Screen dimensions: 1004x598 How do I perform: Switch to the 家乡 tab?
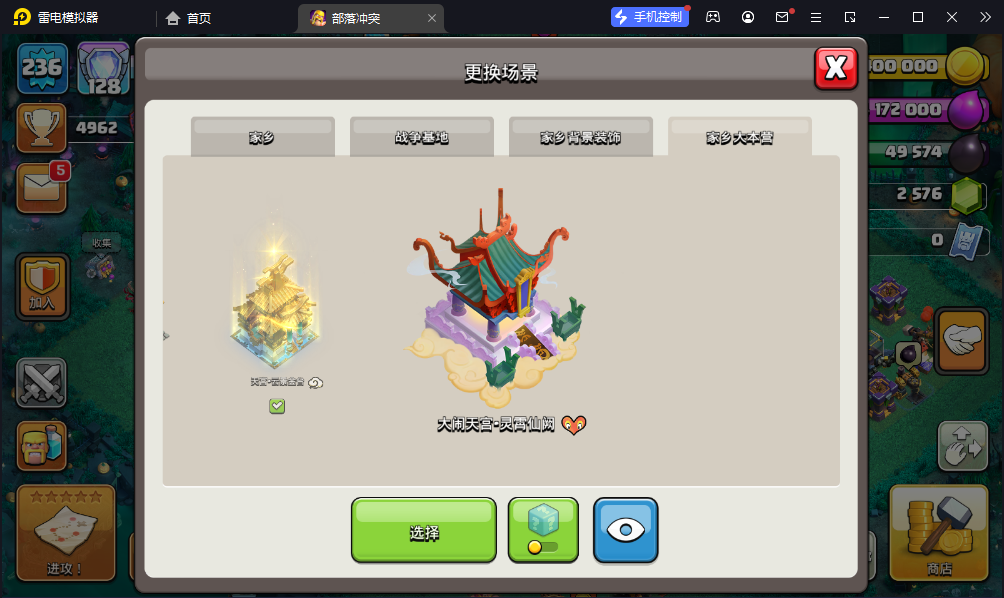pyautogui.click(x=262, y=138)
